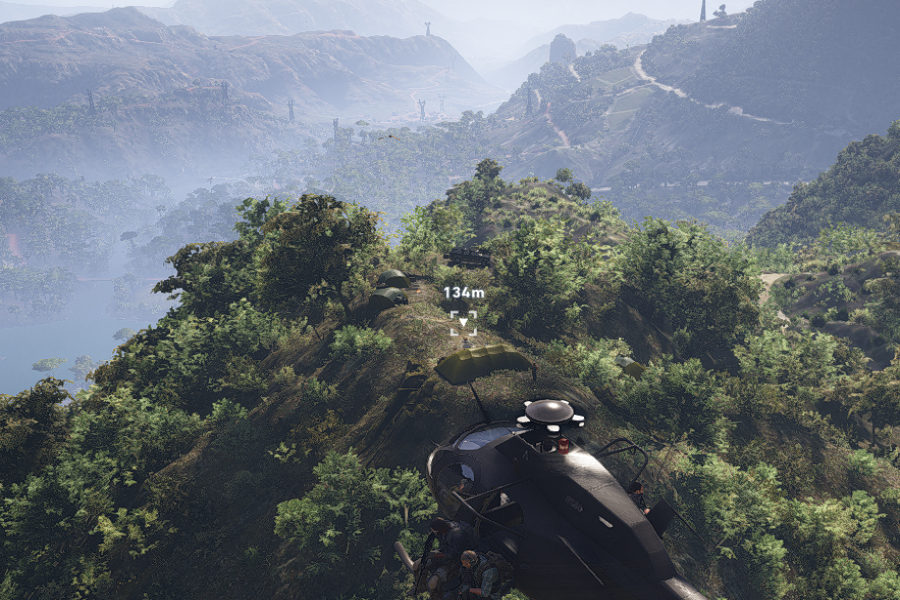Select the waypoint marker labeled 134m
Screen dimensions: 900x600
click(x=463, y=321)
